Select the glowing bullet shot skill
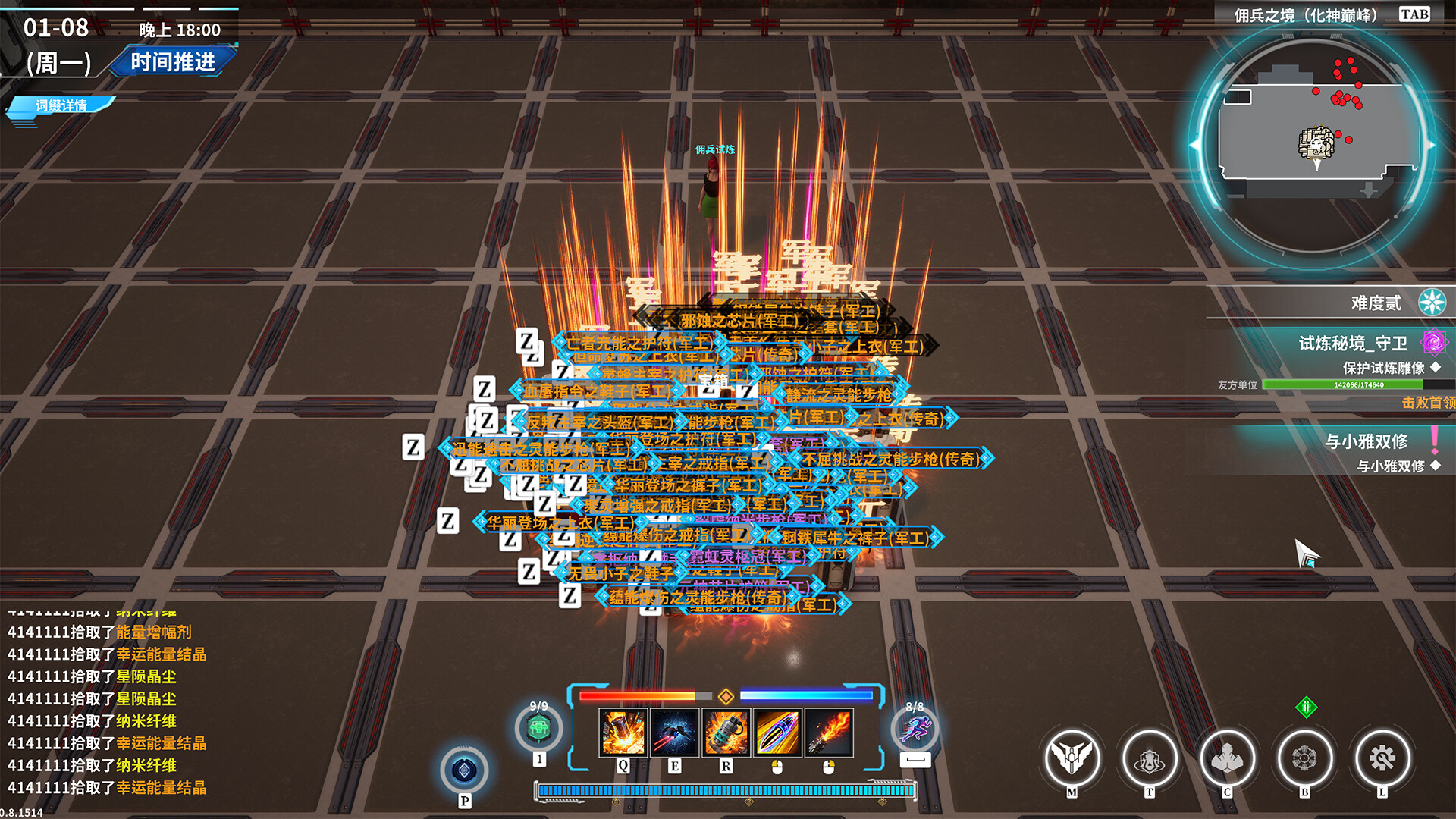1456x819 pixels. coord(777,733)
